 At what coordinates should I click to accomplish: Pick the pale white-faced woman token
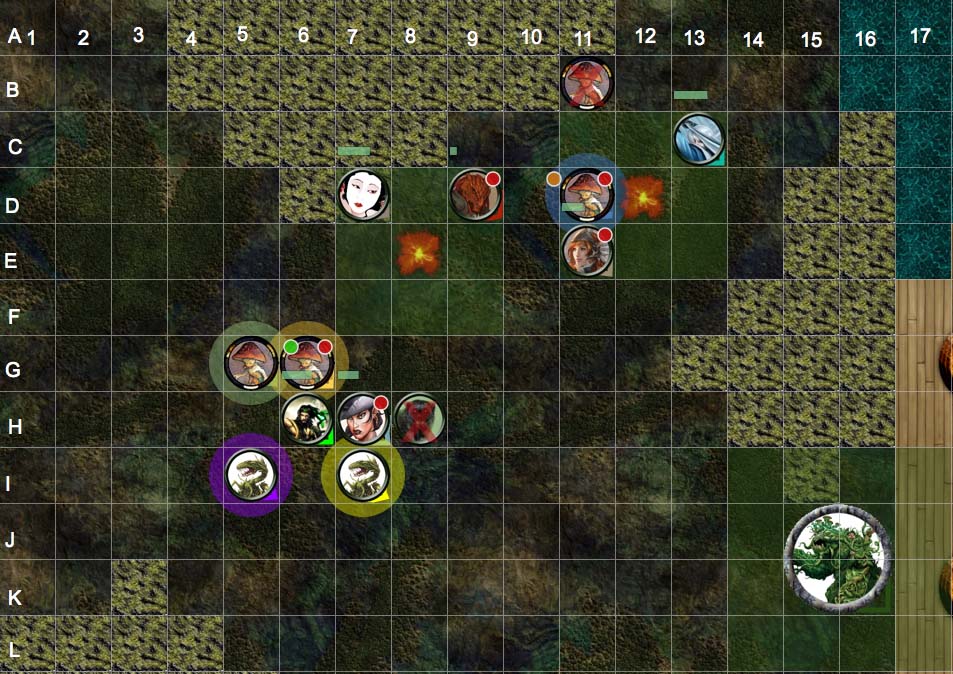362,194
